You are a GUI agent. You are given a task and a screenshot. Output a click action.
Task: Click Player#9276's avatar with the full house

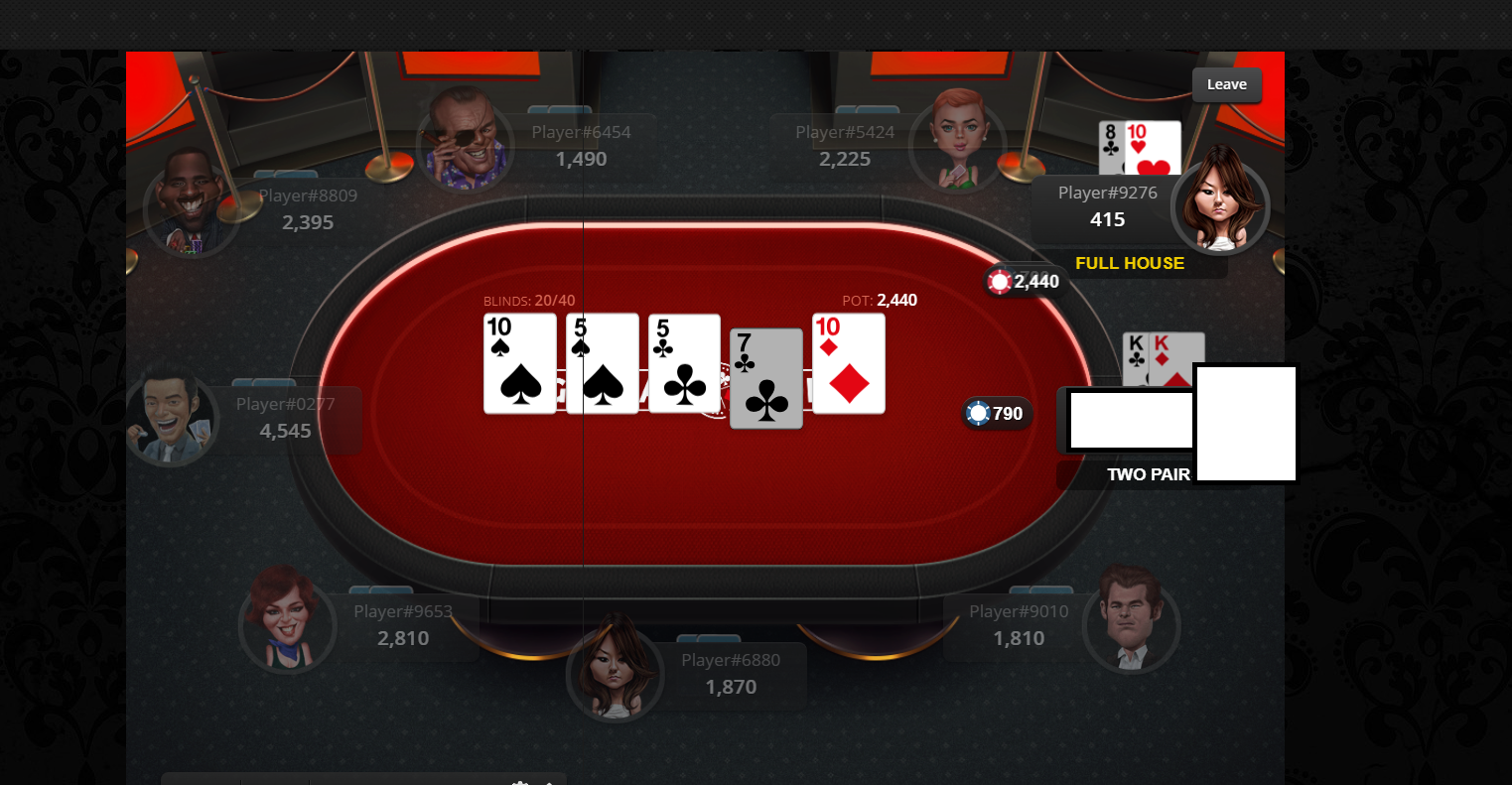pos(1219,206)
